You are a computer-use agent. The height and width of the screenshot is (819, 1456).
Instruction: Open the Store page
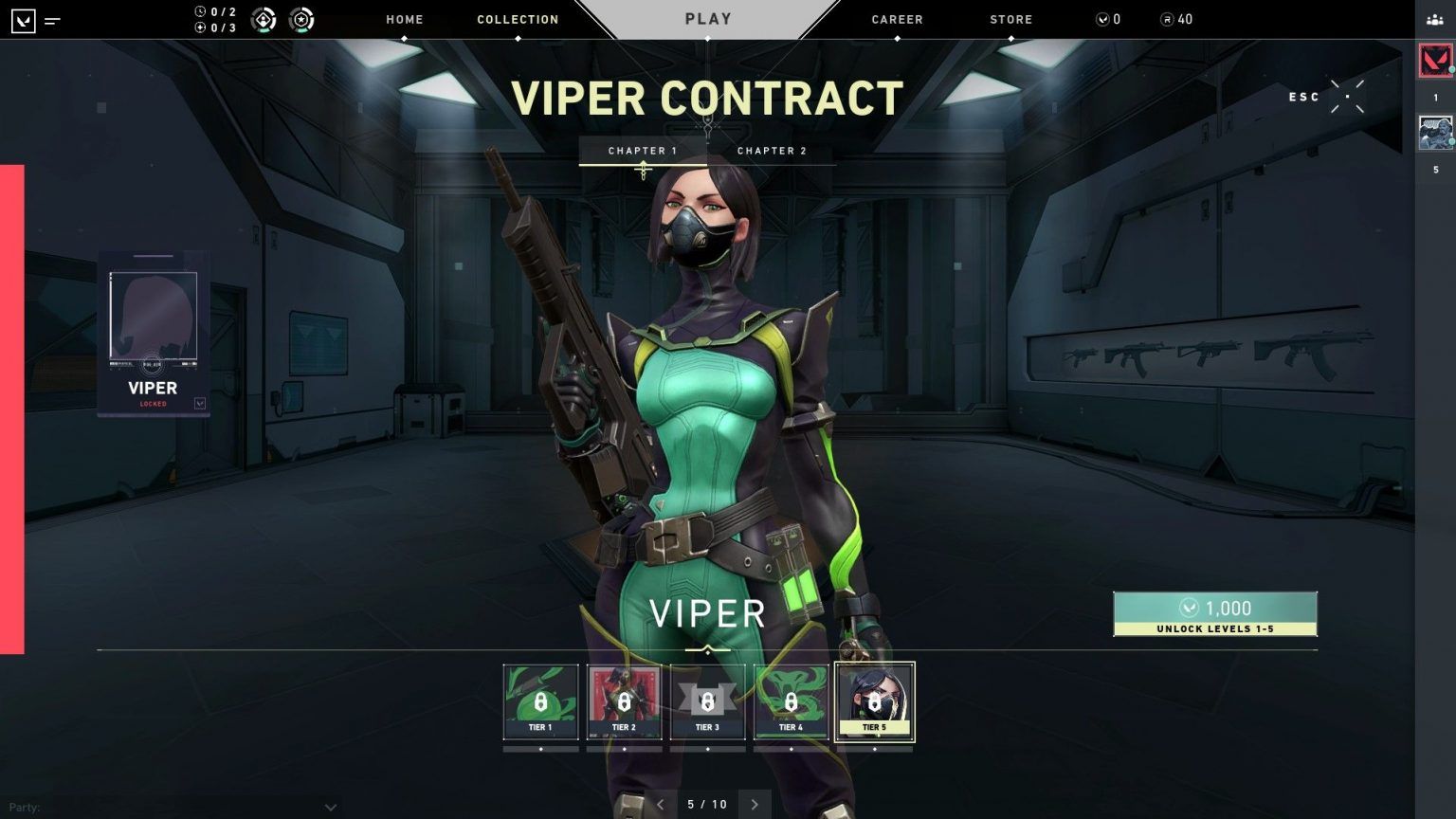[1010, 19]
